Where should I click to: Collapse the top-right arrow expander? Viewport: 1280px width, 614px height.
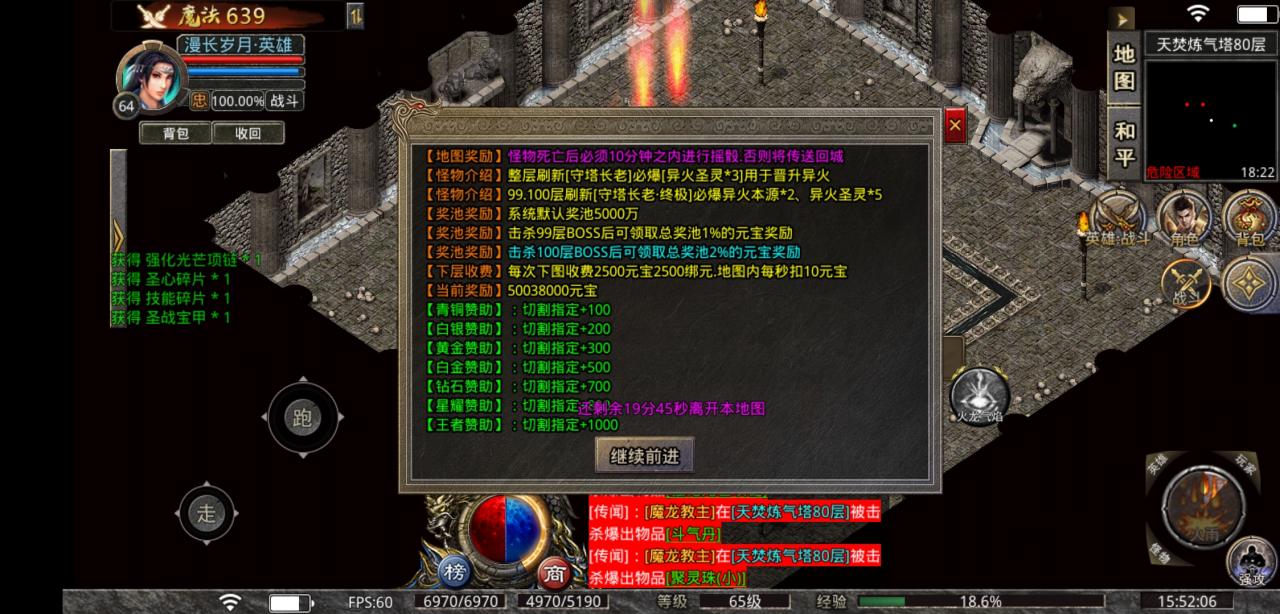click(x=1124, y=19)
